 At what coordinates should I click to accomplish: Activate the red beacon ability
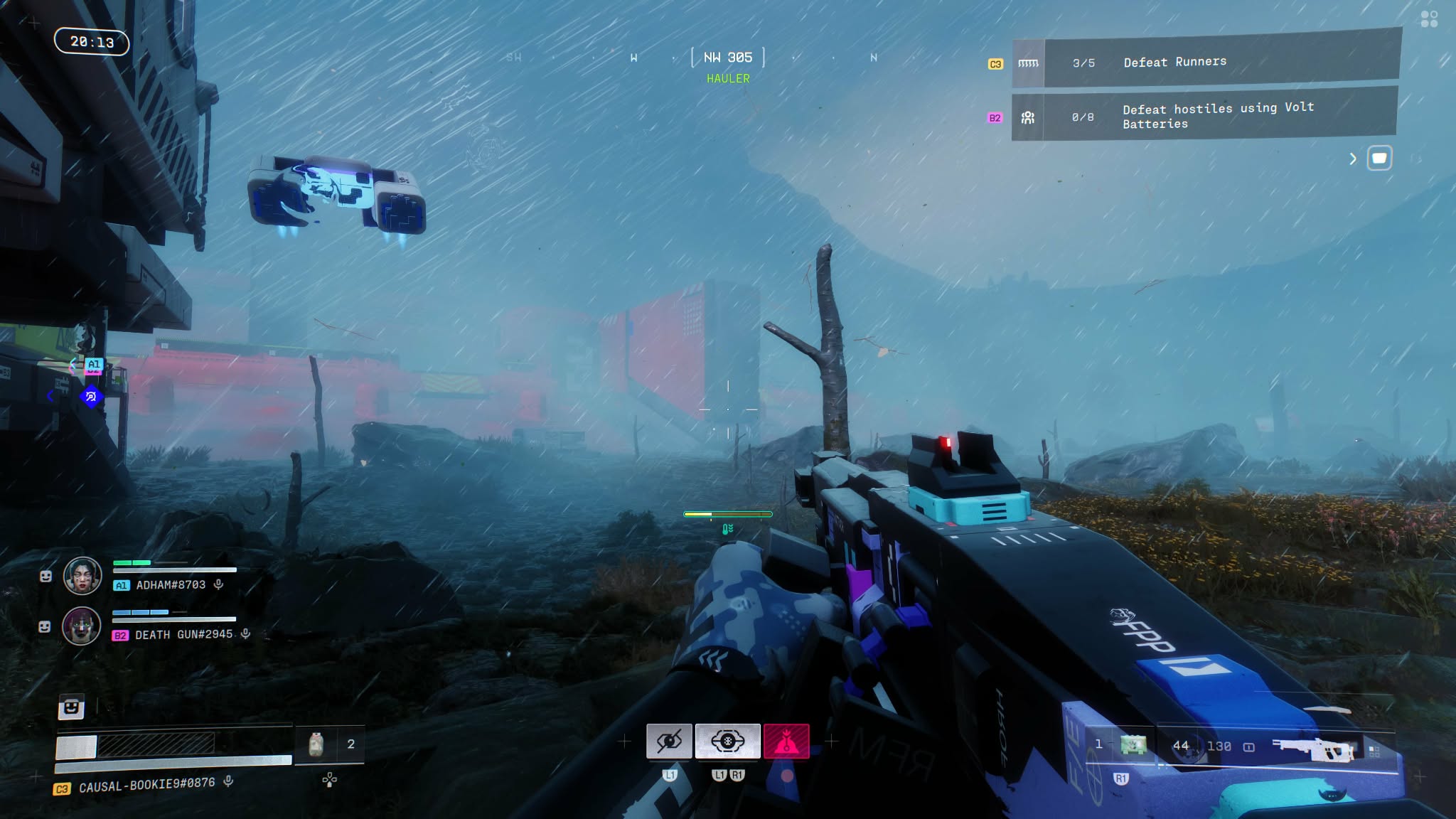tap(786, 742)
